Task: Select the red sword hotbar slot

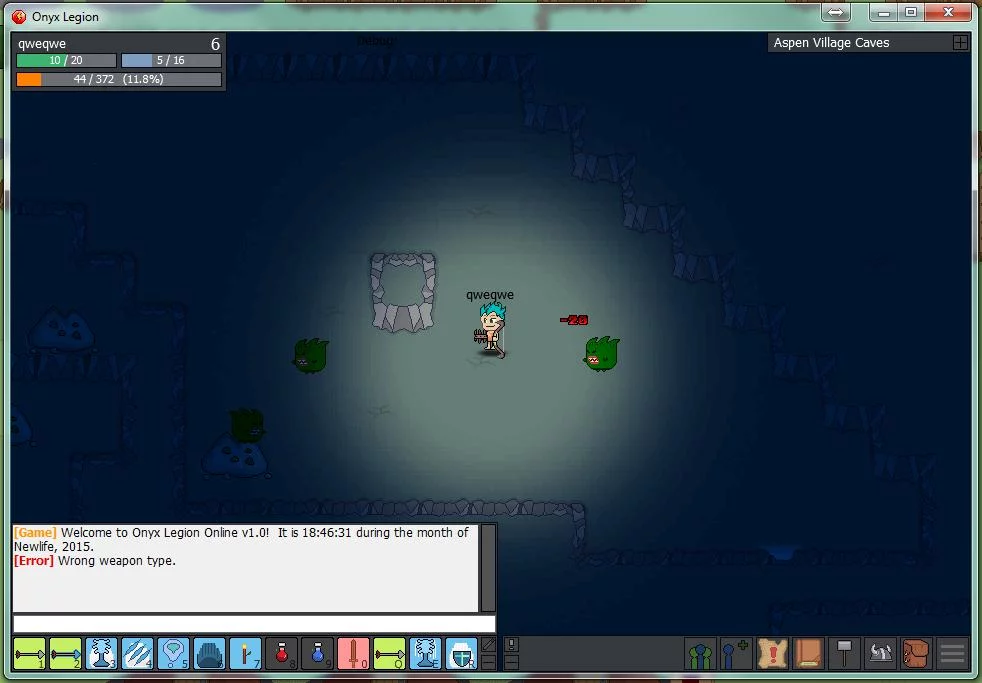Action: coord(353,653)
